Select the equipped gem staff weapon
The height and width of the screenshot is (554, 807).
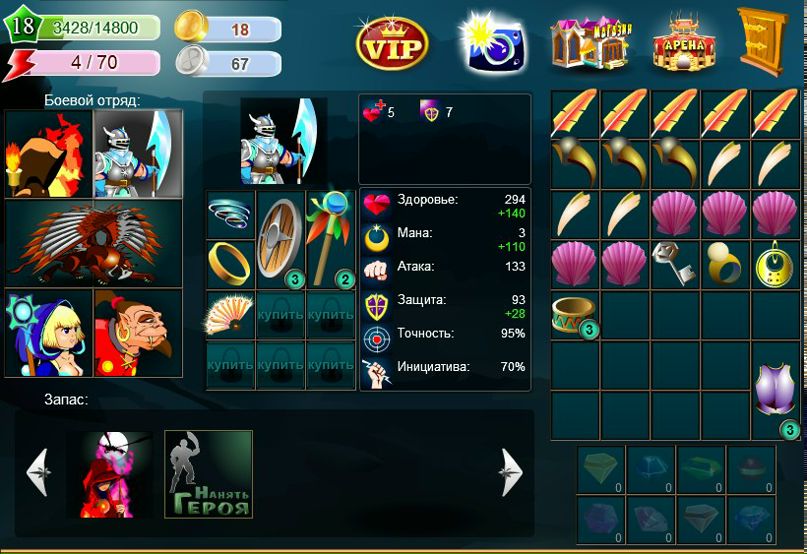pyautogui.click(x=331, y=238)
